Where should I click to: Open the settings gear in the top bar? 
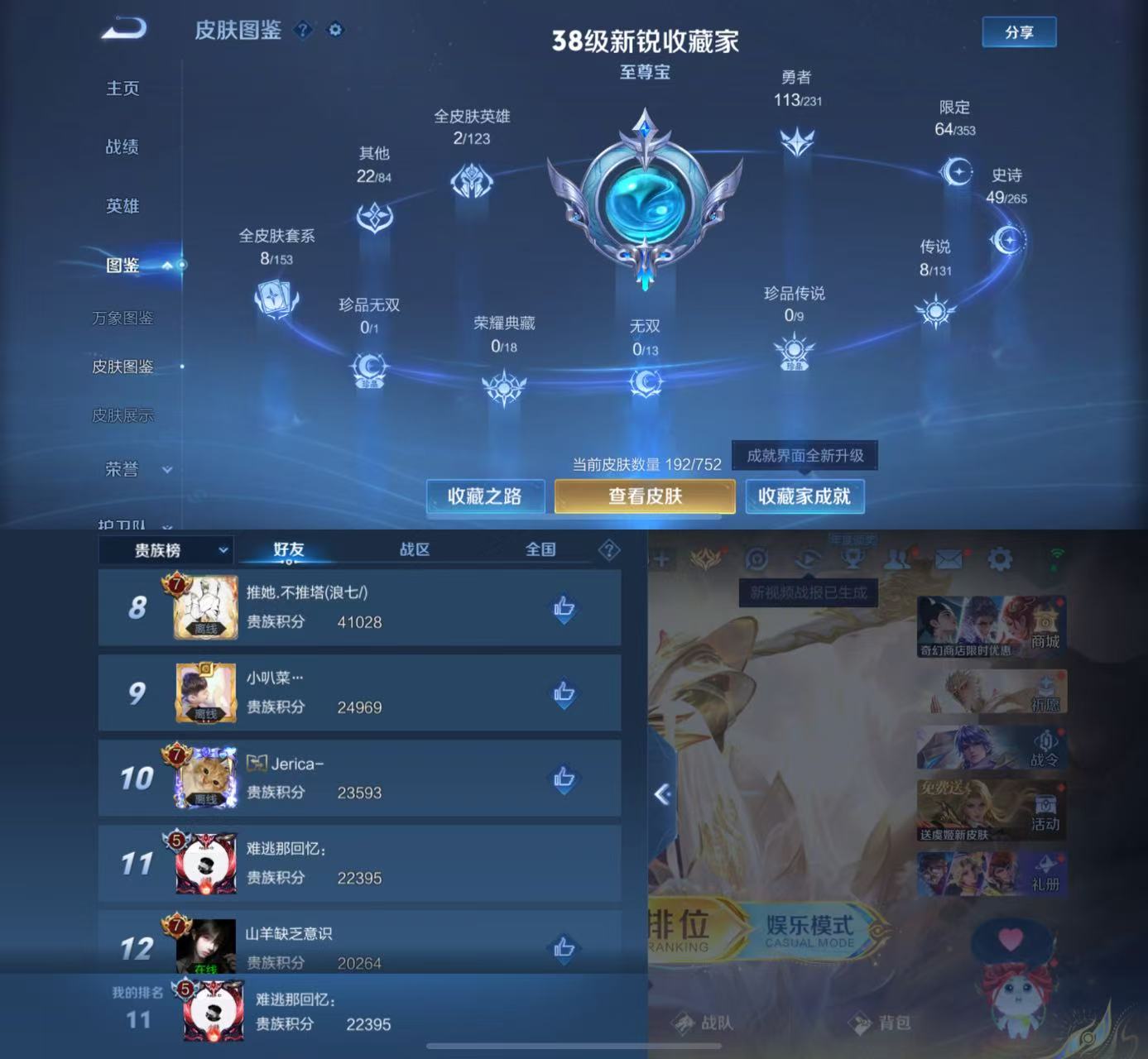(x=998, y=559)
